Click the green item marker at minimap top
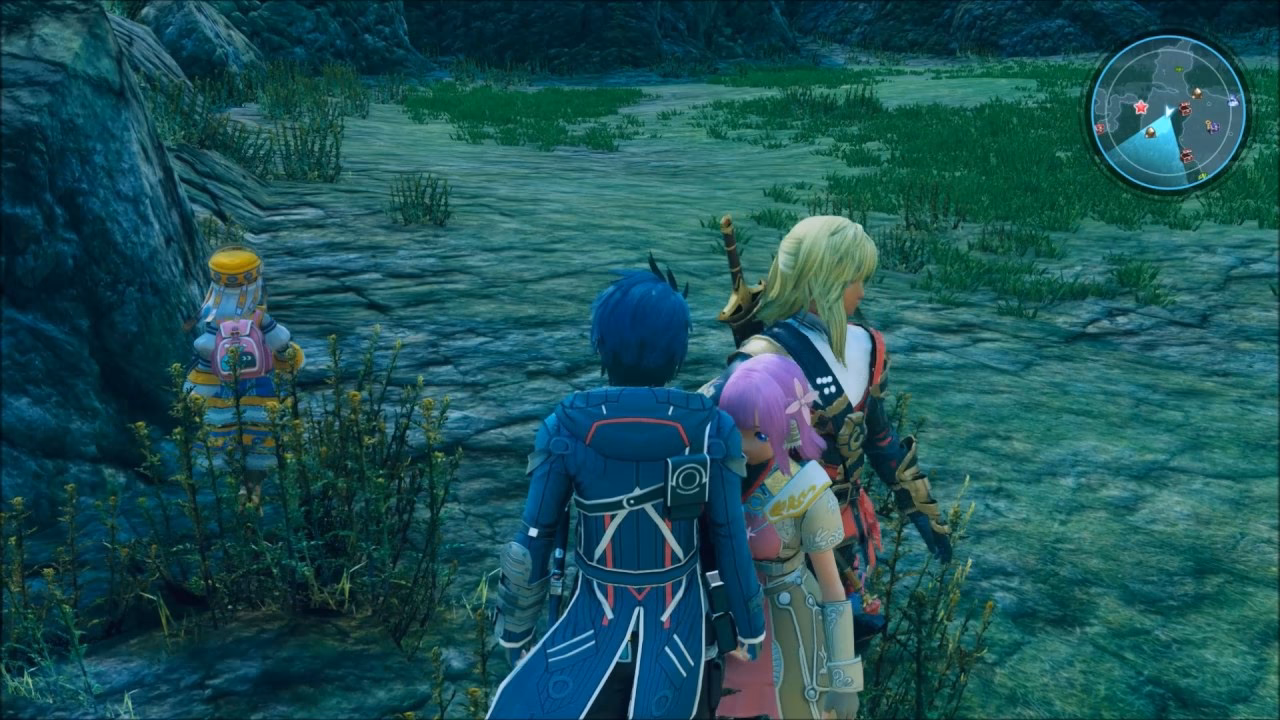Screen dimensions: 1280x720 pyautogui.click(x=1178, y=68)
